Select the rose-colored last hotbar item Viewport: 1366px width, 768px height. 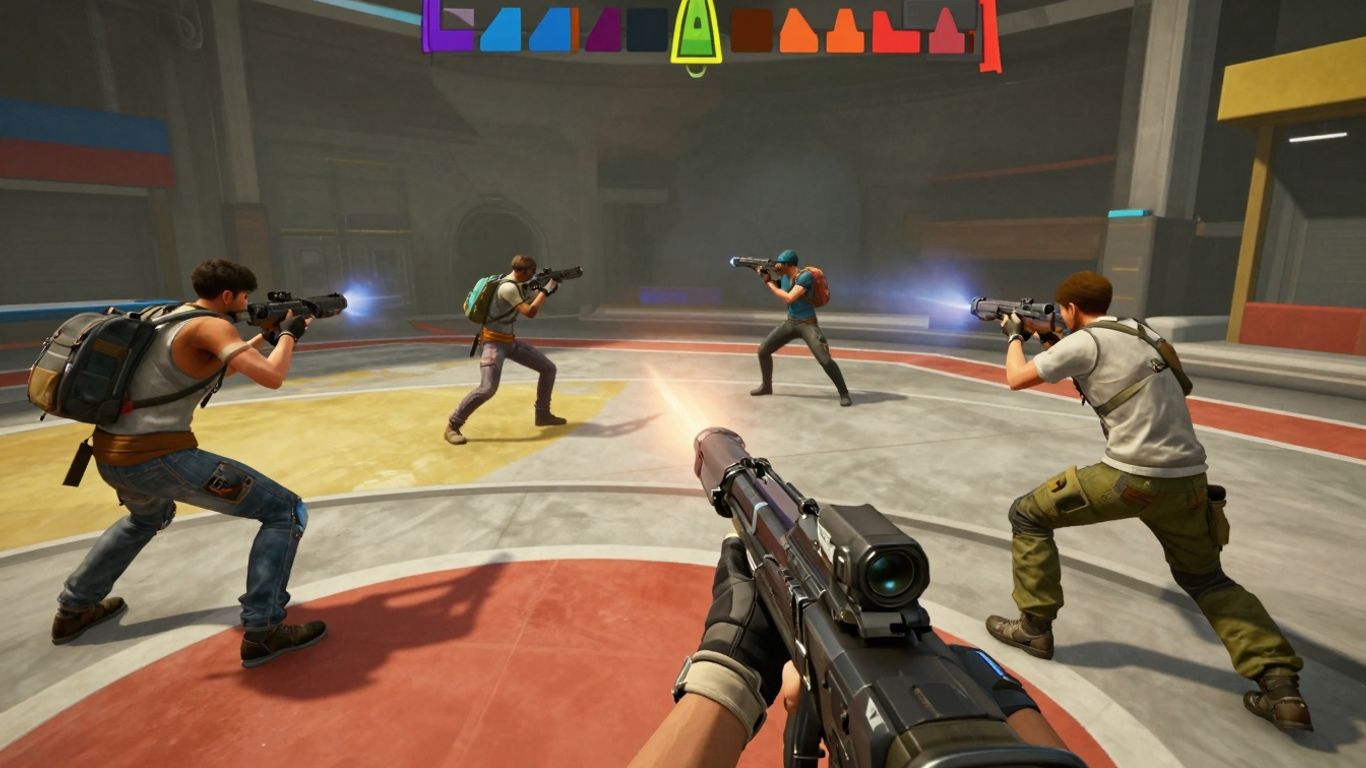tap(948, 38)
